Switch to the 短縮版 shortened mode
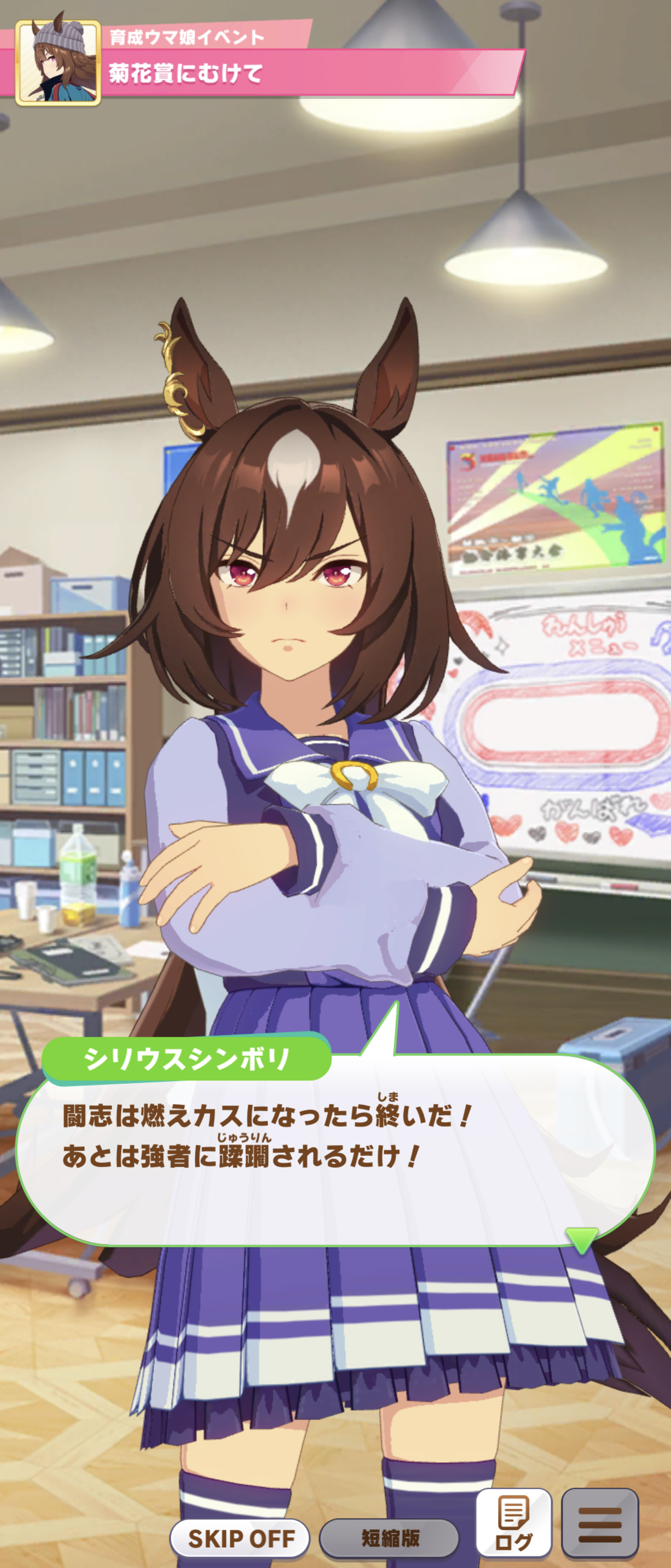Viewport: 671px width, 1568px height. point(389,1537)
